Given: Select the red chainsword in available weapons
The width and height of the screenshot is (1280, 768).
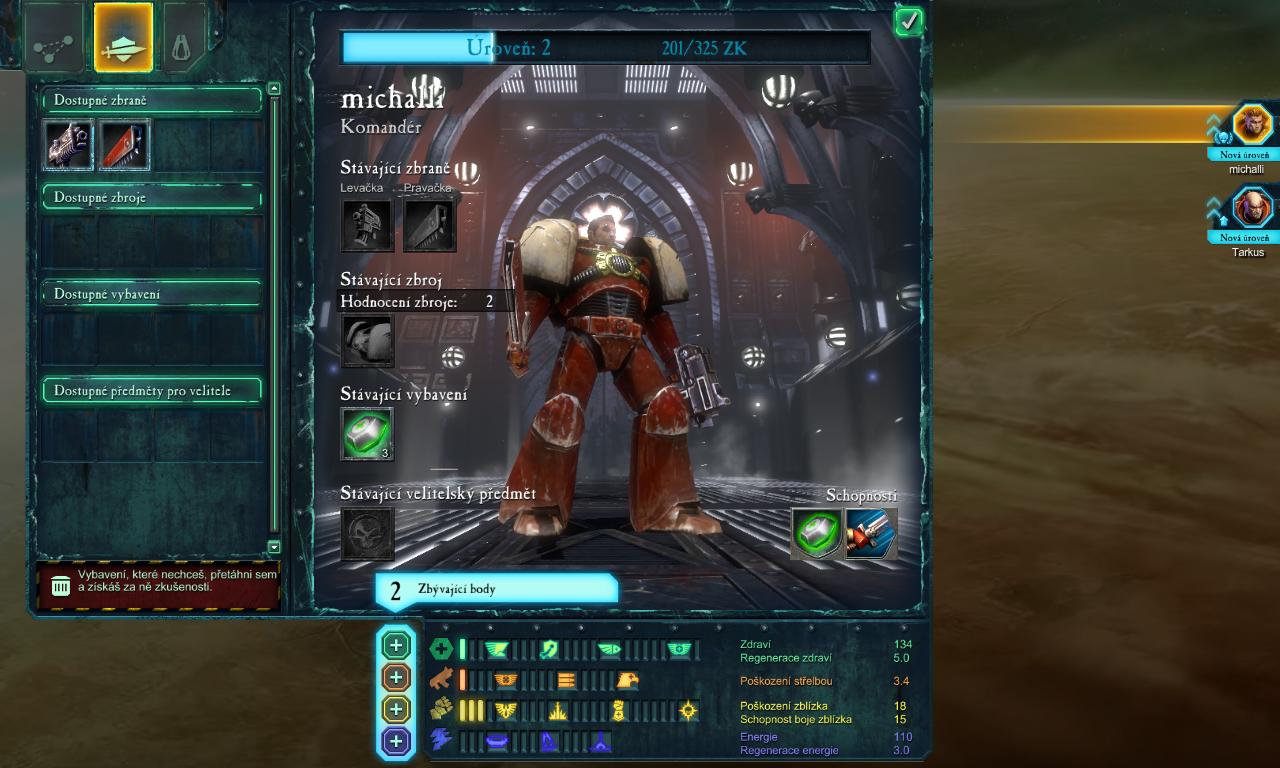Looking at the screenshot, I should click(124, 145).
